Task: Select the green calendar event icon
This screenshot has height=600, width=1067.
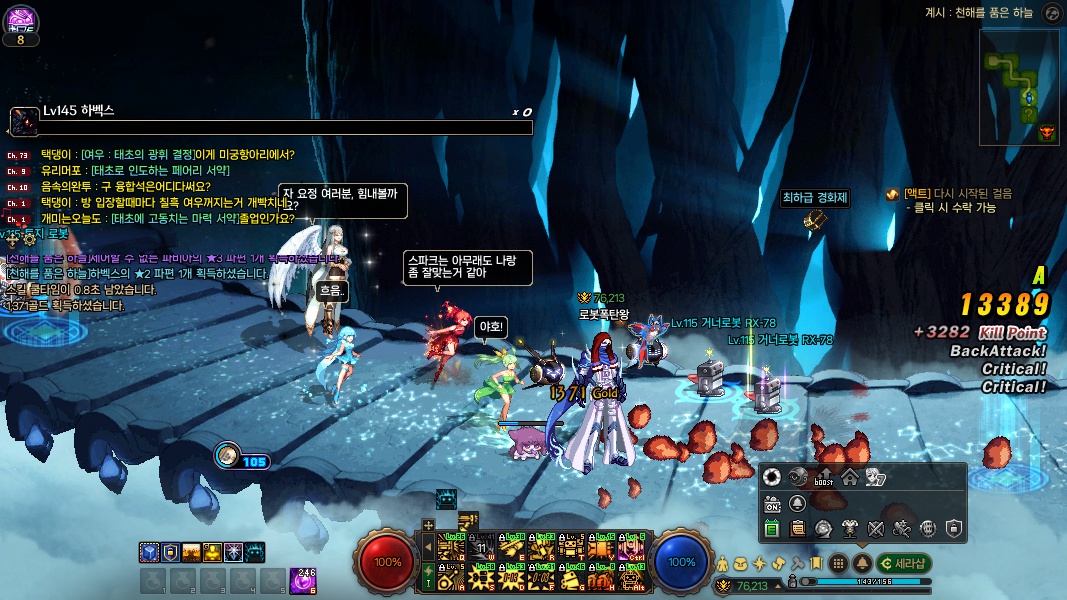Action: pos(772,528)
